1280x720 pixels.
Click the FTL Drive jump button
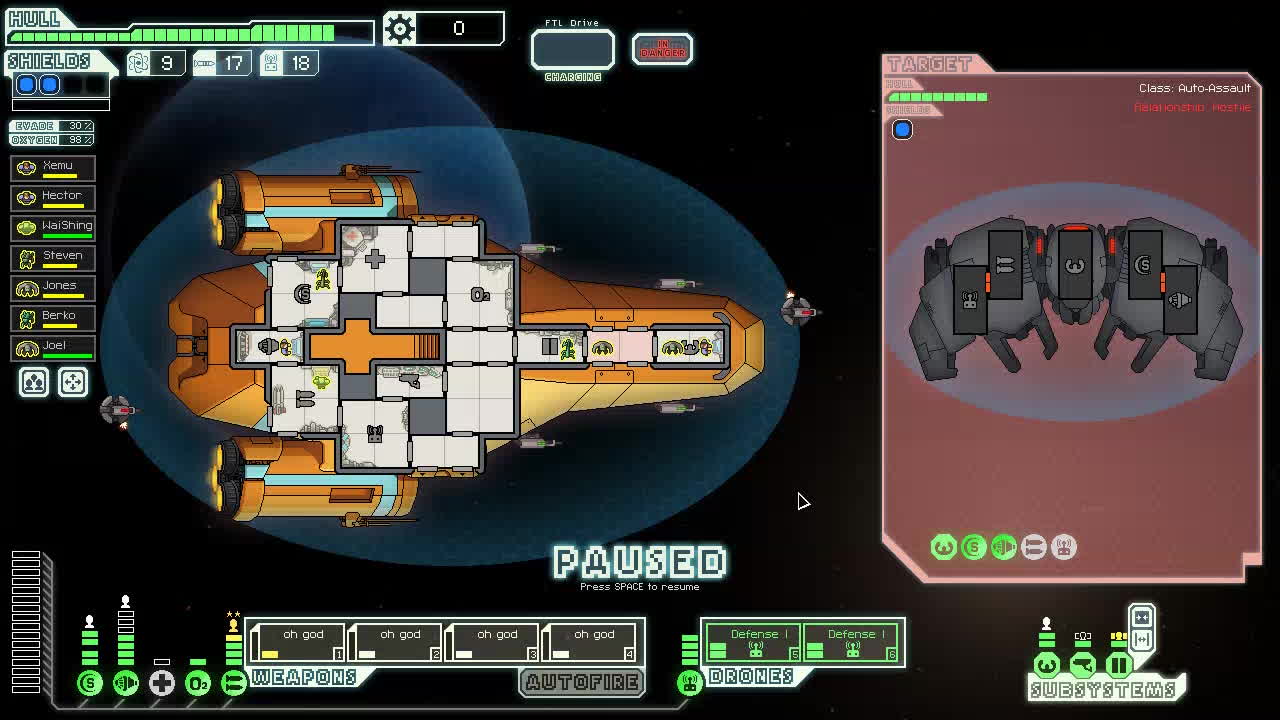point(572,50)
